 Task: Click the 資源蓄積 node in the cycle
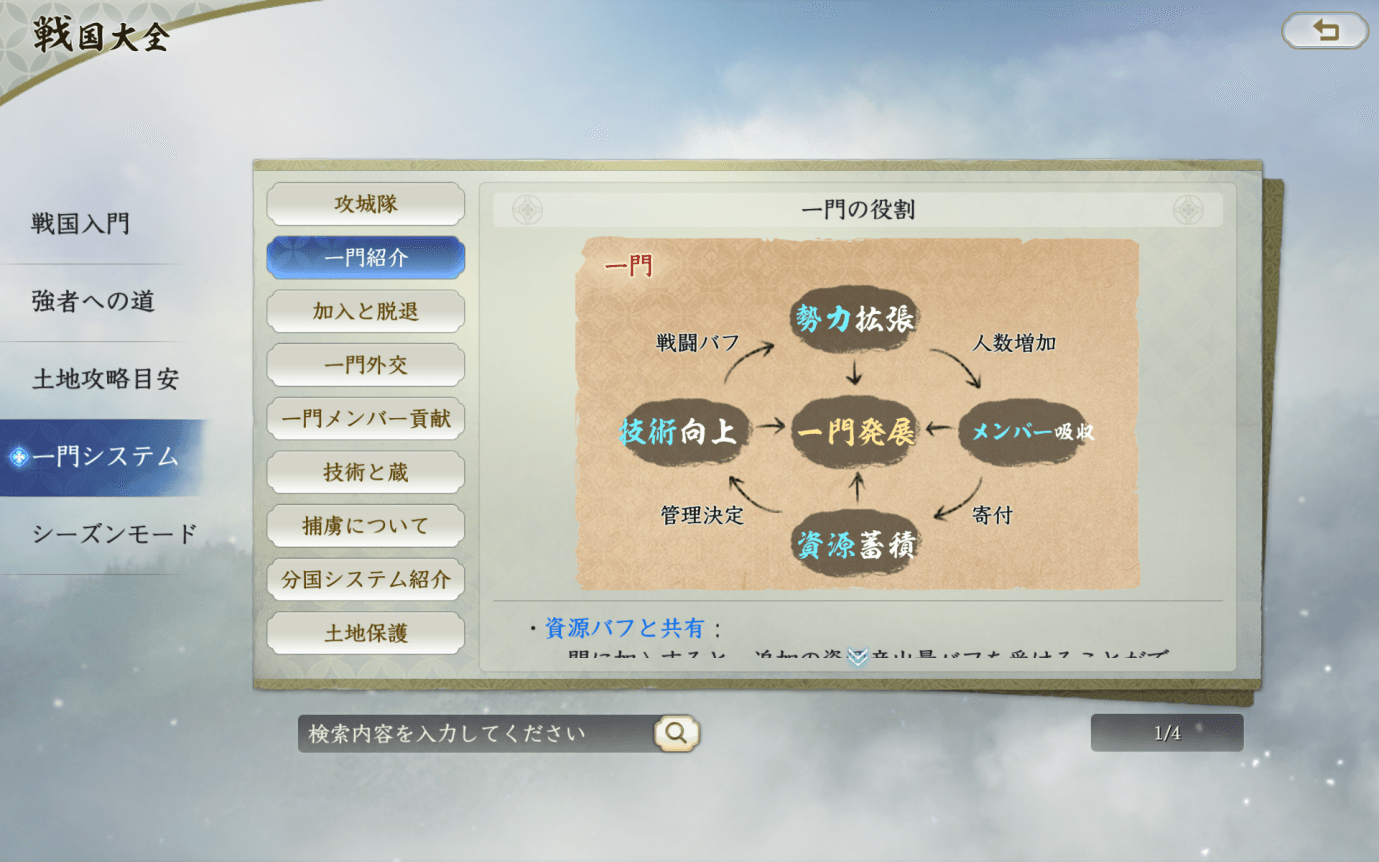click(855, 548)
